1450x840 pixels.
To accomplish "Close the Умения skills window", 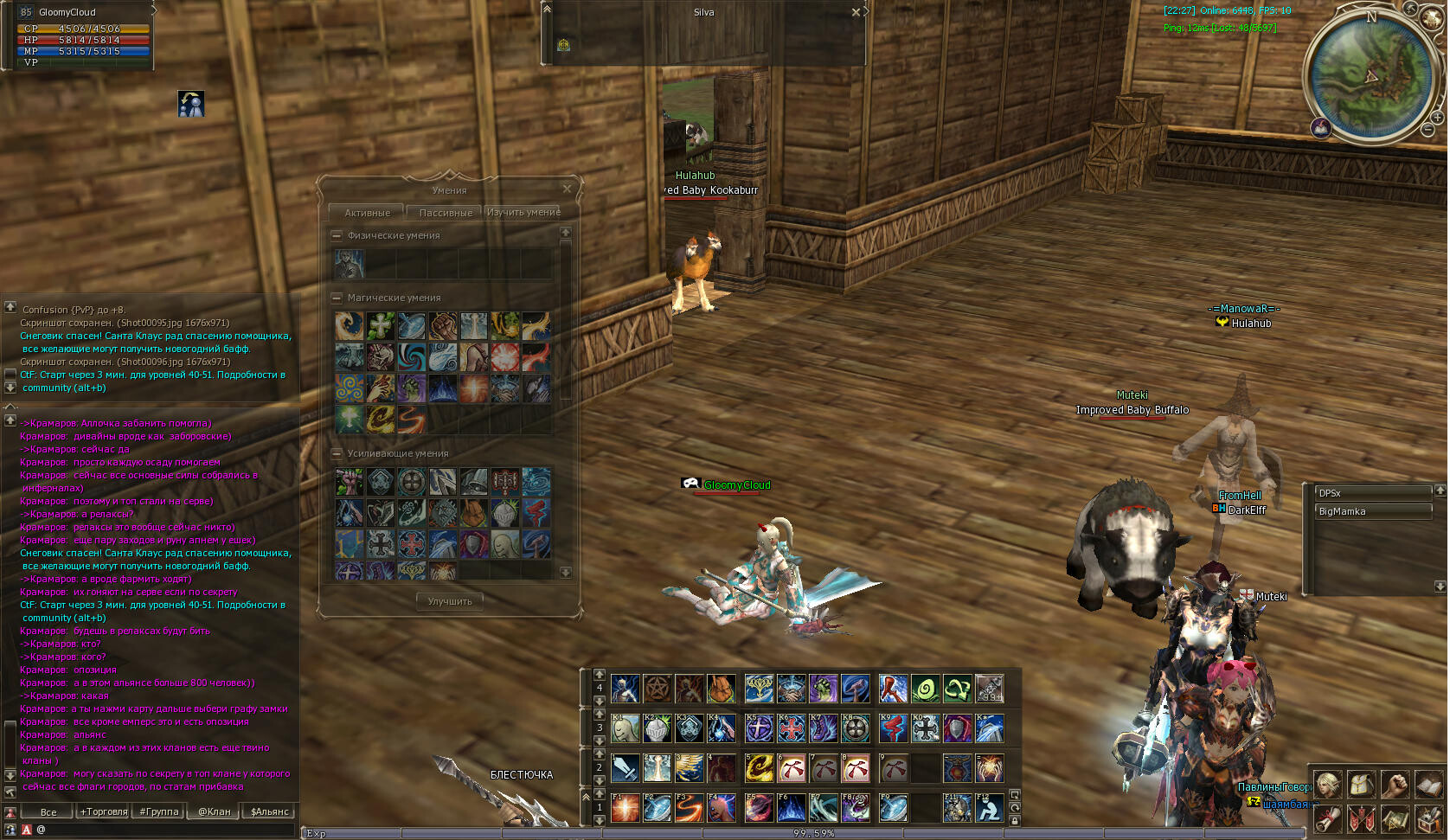I will pyautogui.click(x=567, y=189).
